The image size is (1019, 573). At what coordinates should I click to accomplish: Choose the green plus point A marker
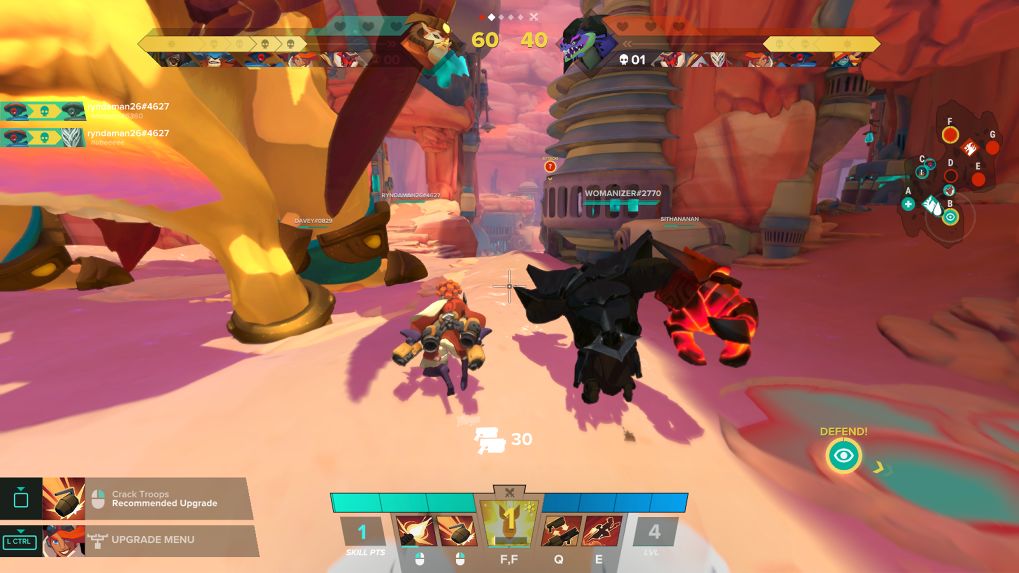908,204
